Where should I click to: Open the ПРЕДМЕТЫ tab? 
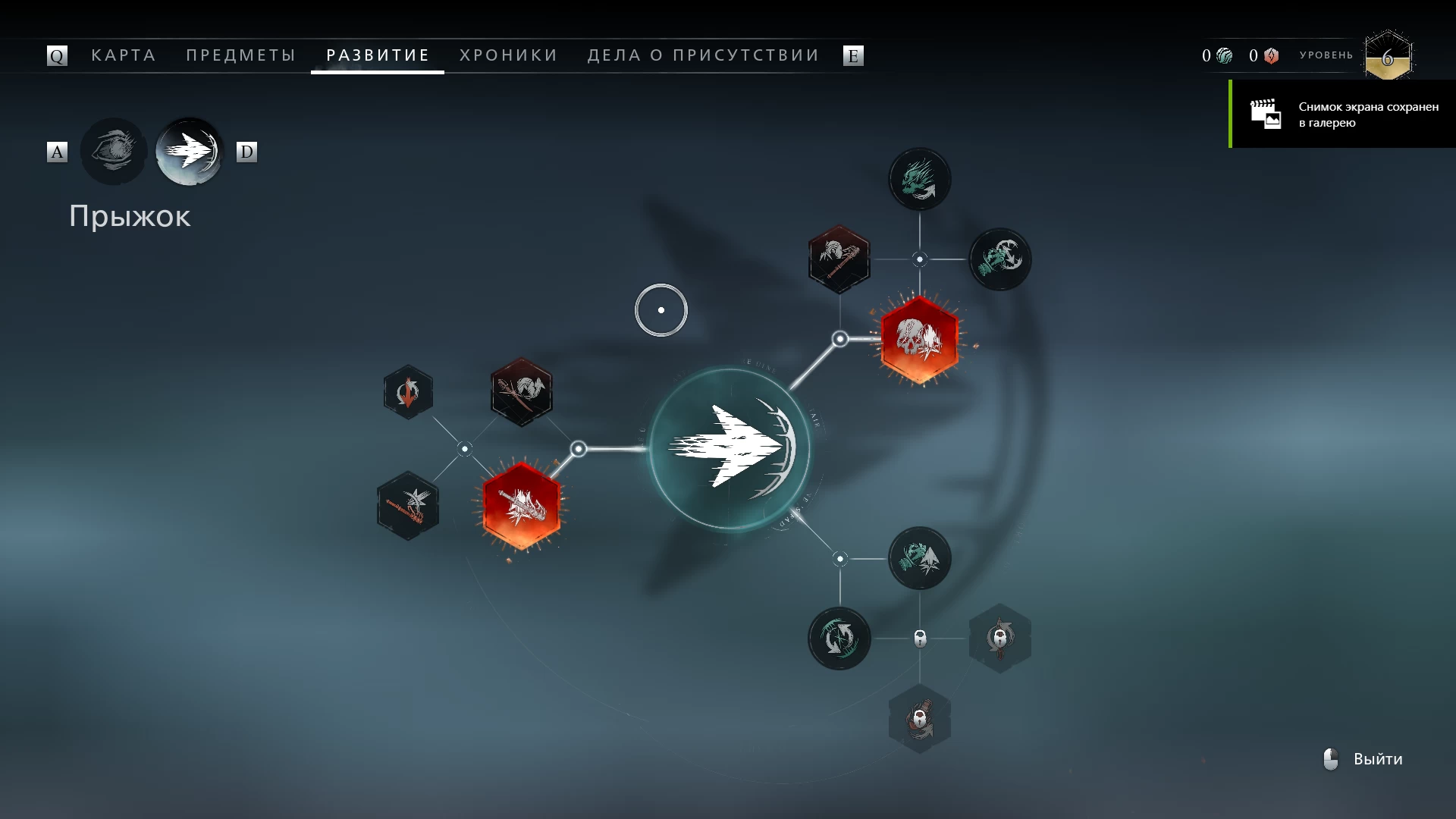(x=241, y=55)
